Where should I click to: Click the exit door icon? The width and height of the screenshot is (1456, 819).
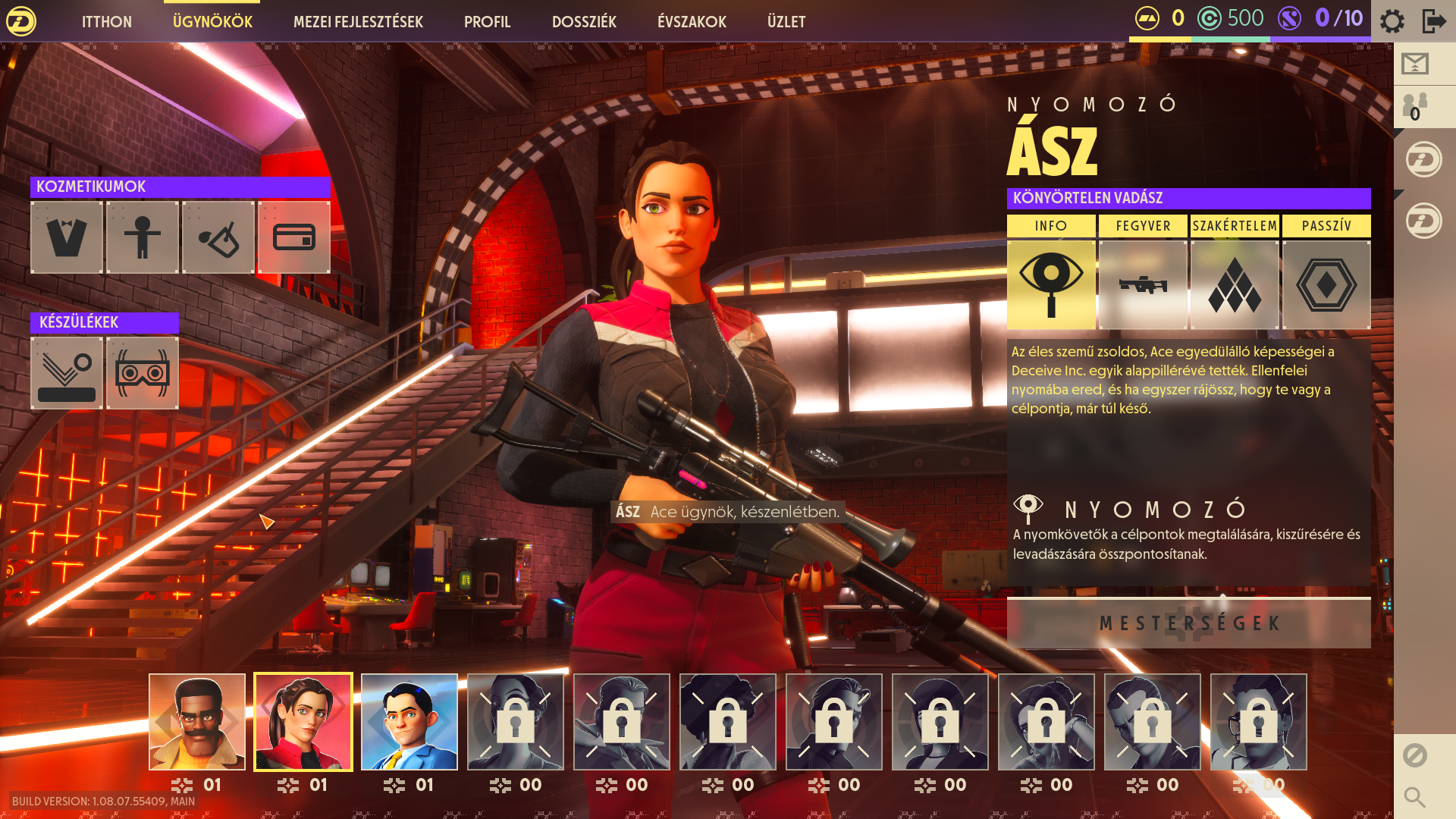pos(1433,21)
